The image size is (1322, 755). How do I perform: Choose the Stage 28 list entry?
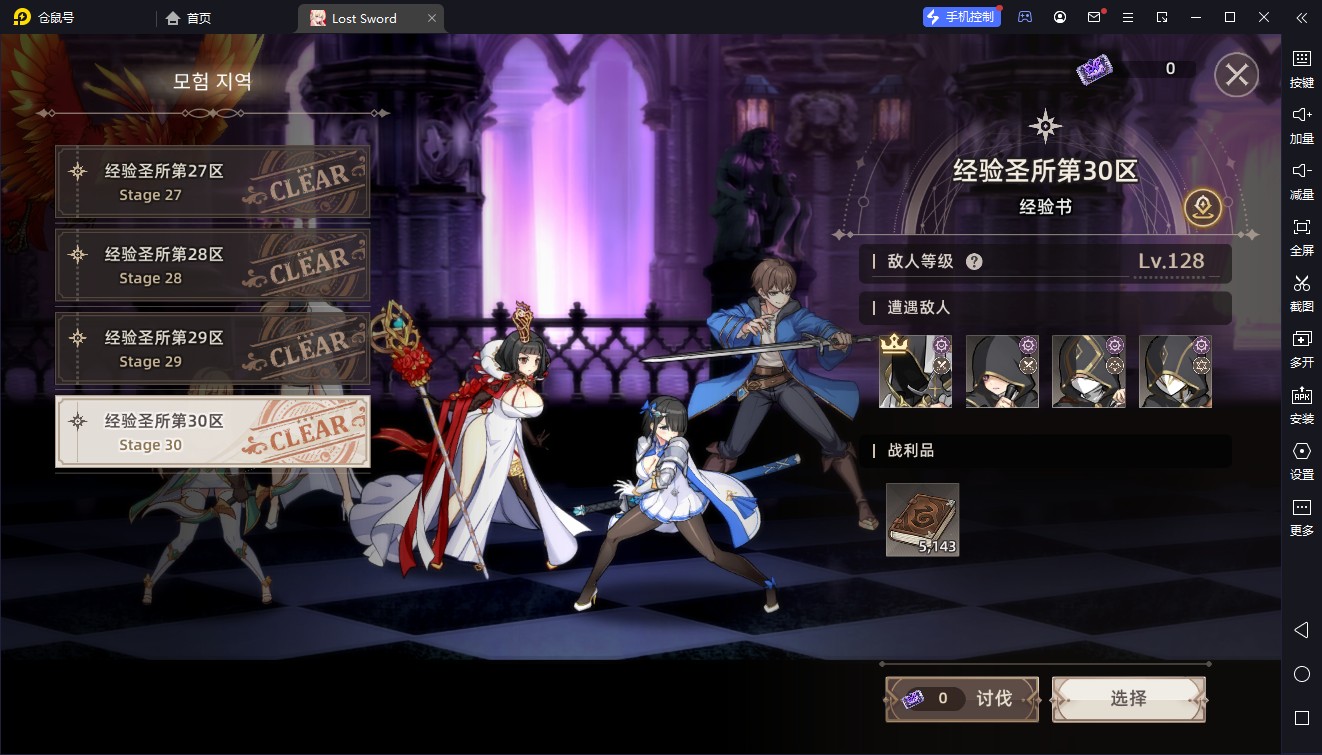pos(212,265)
